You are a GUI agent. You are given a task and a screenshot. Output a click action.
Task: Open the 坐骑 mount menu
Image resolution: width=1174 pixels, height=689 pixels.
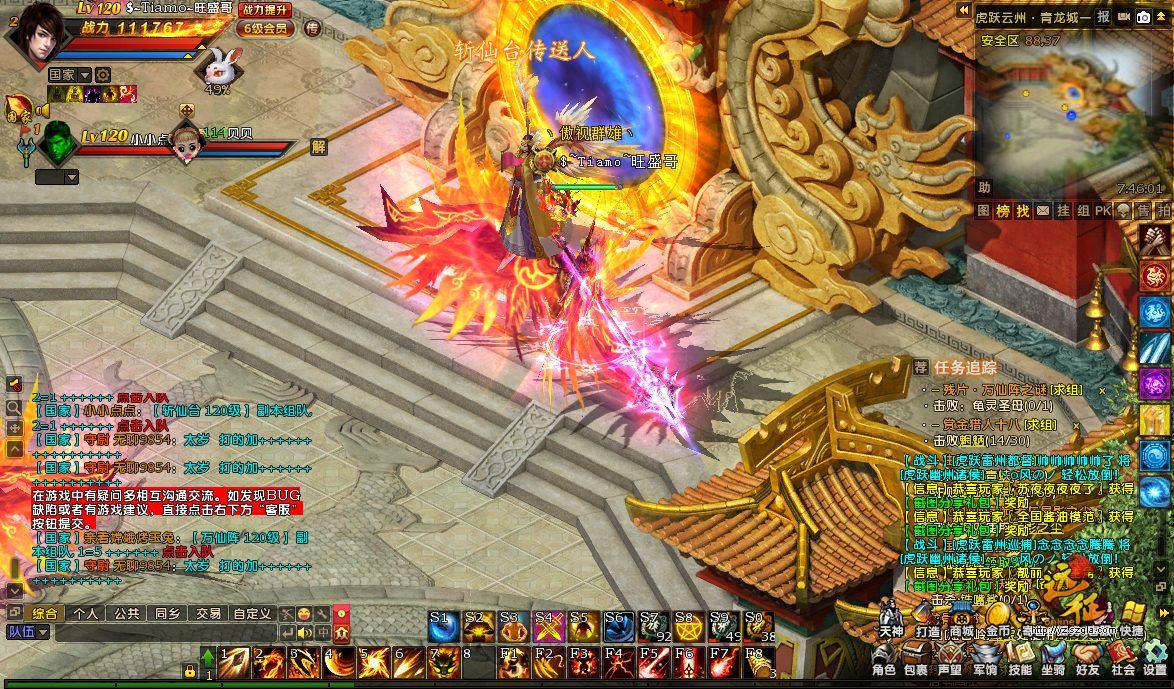(1053, 660)
